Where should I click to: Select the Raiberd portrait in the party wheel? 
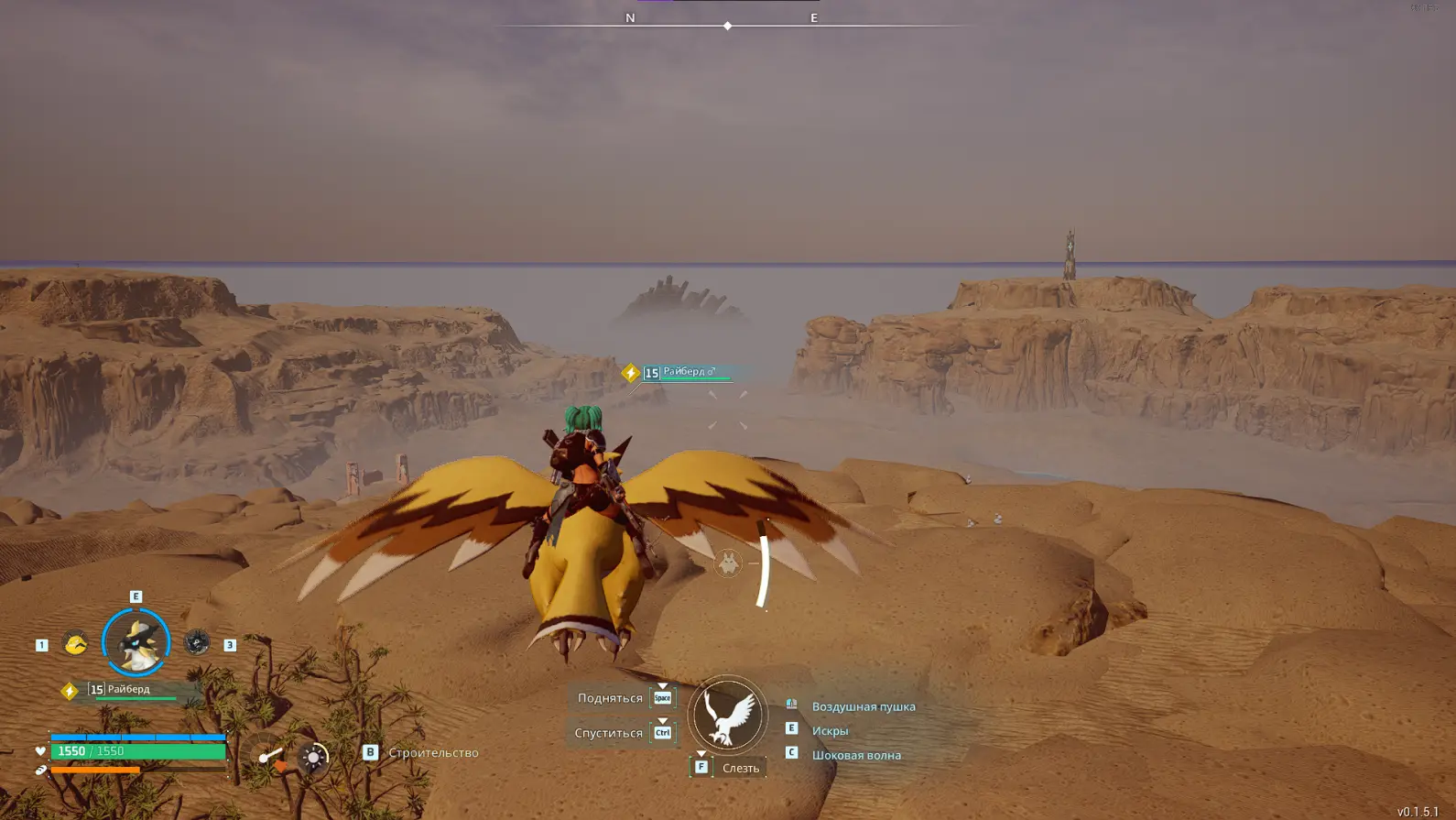click(136, 641)
